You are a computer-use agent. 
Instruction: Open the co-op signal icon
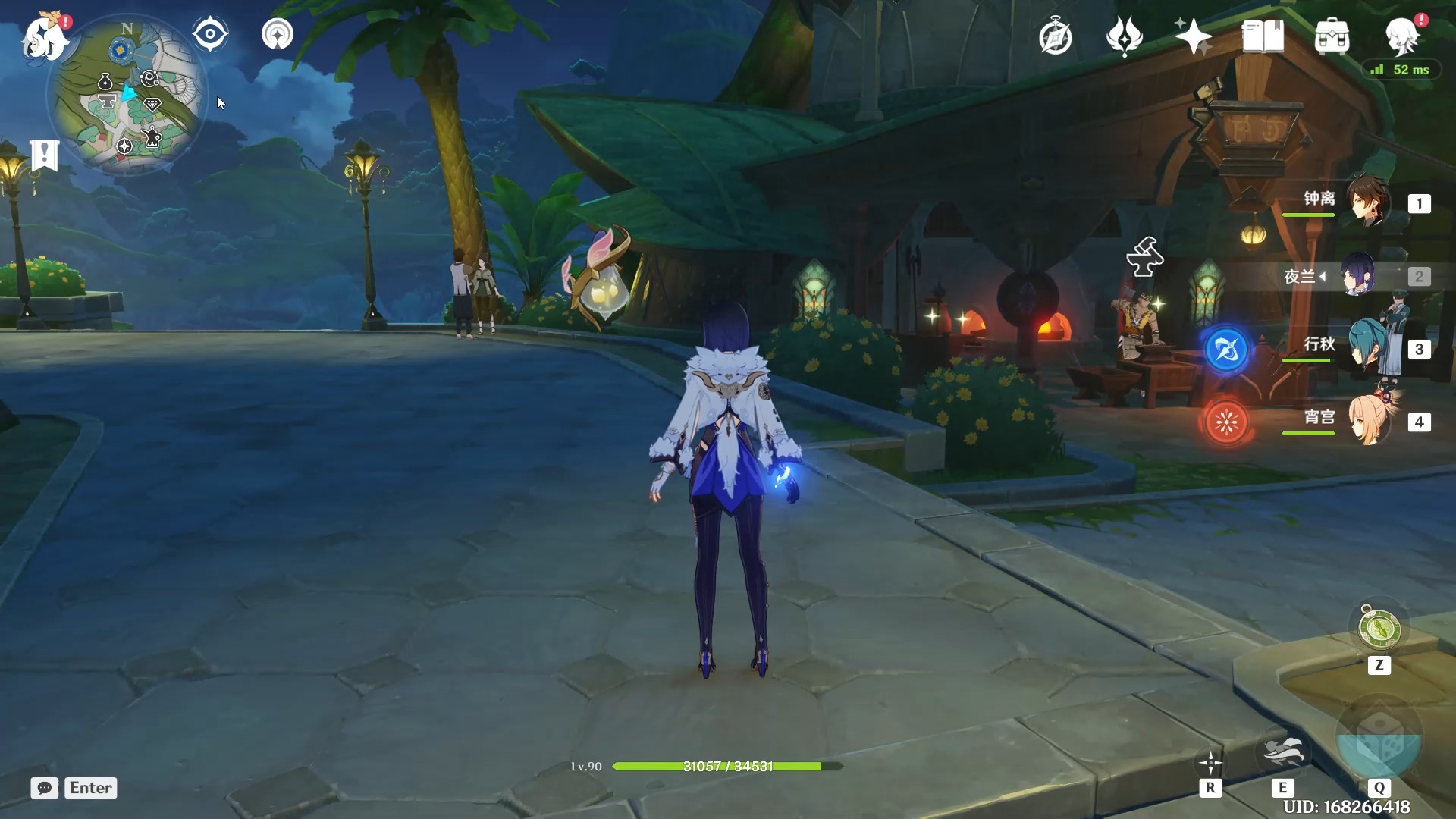click(x=278, y=34)
